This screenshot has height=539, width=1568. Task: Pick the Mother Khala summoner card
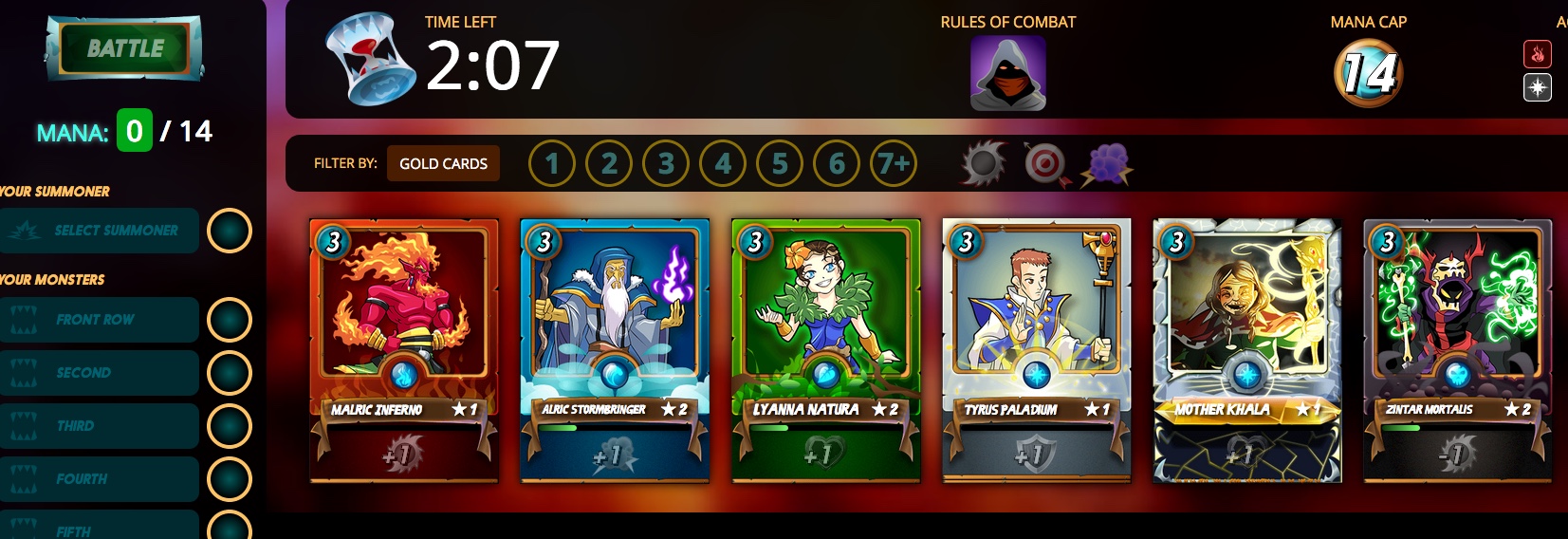click(1246, 351)
